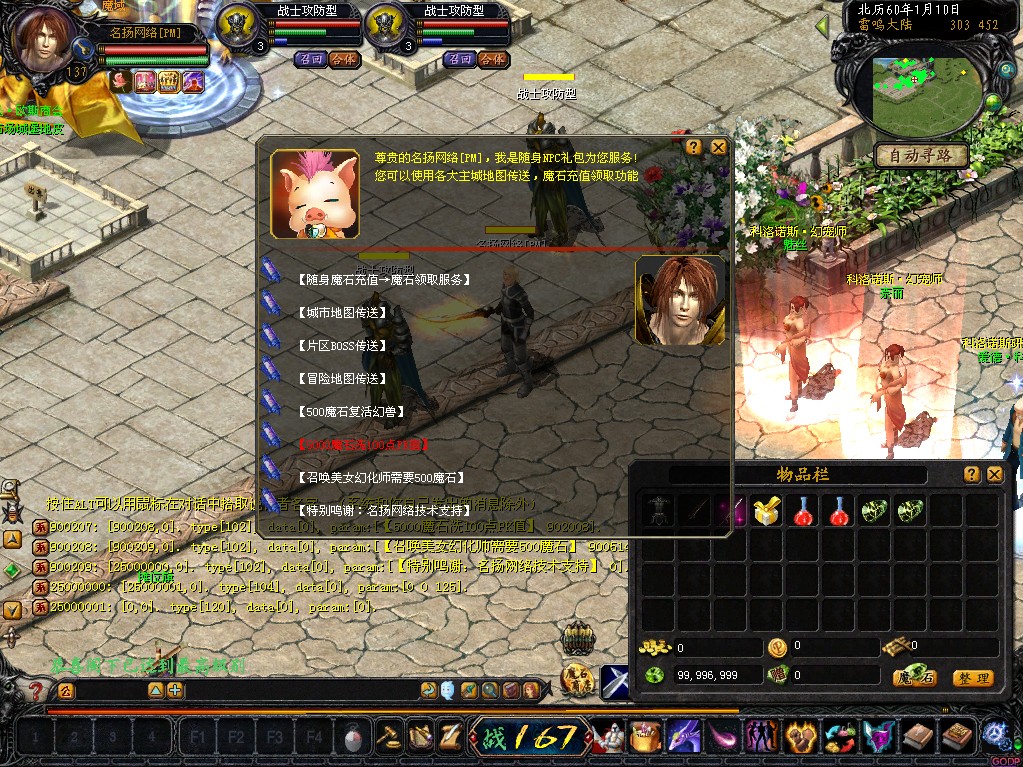
Task: Click the 自动寻路 auto-pathfinding button
Action: [920, 155]
